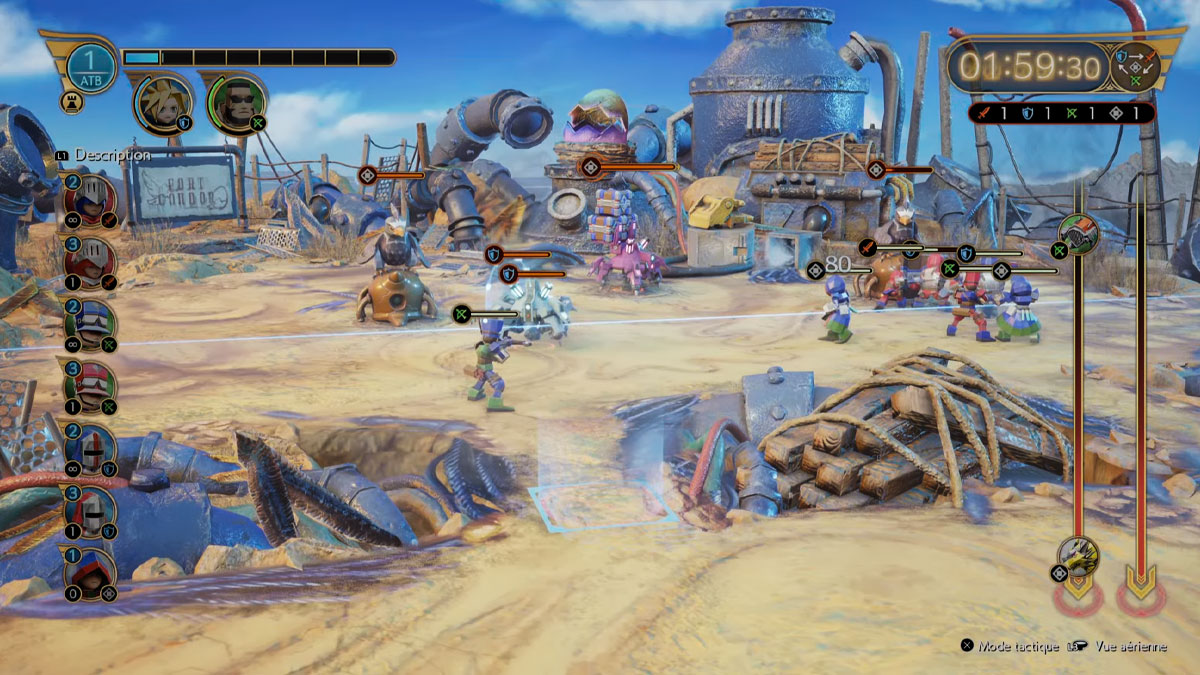This screenshot has width=1200, height=675.
Task: Select Barret's hero portrait
Action: tap(237, 104)
